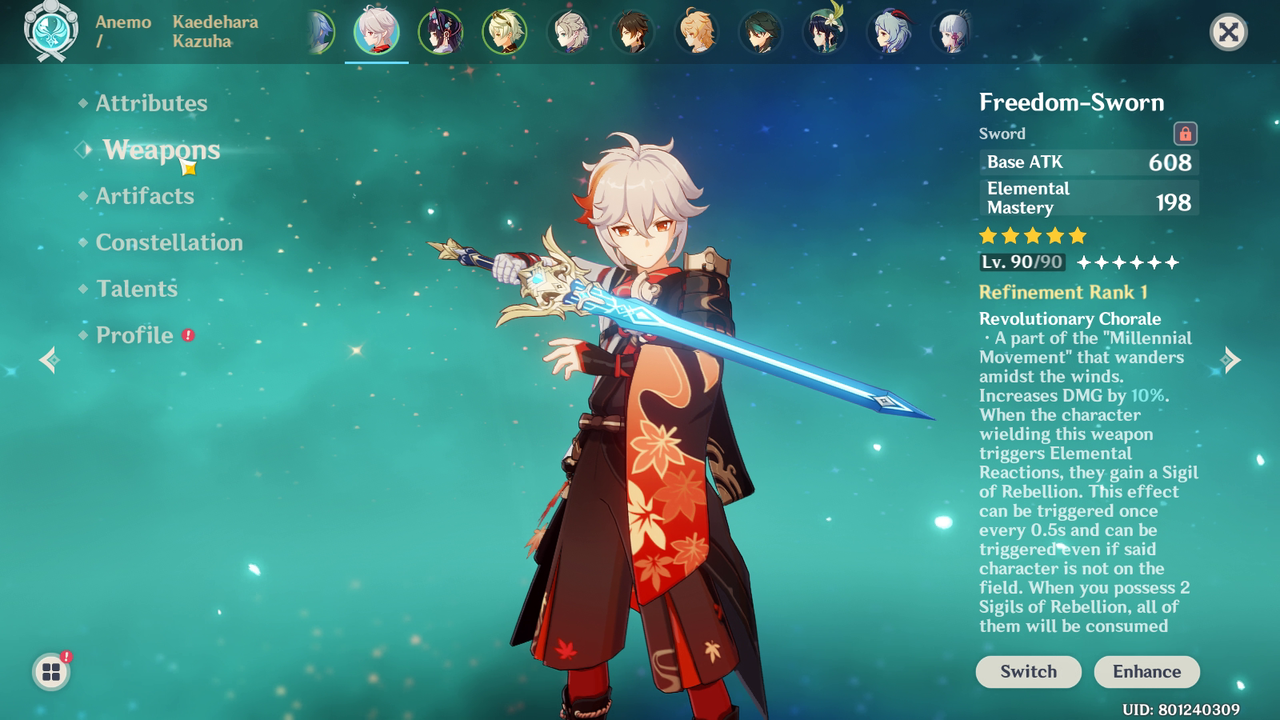Show the previous character with left arrow
The width and height of the screenshot is (1280, 720).
tap(48, 360)
